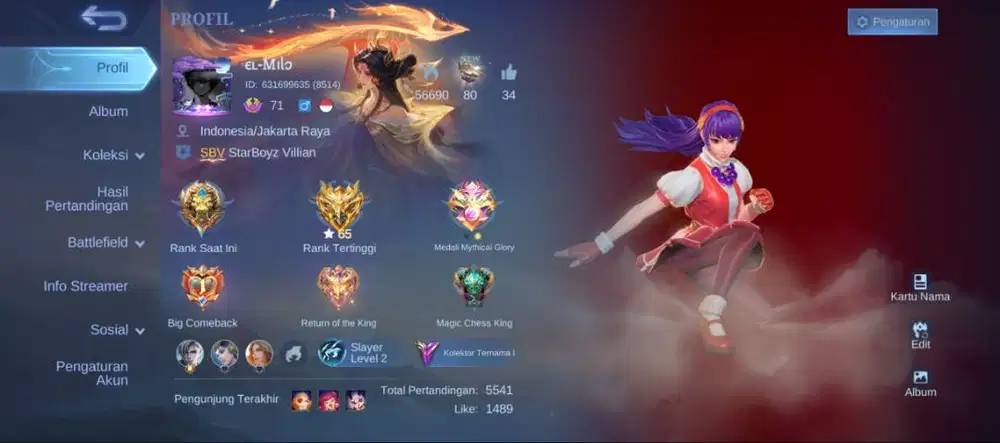Open the Pengaturan settings button
Screen dimensions: 1000x443
pos(892,21)
